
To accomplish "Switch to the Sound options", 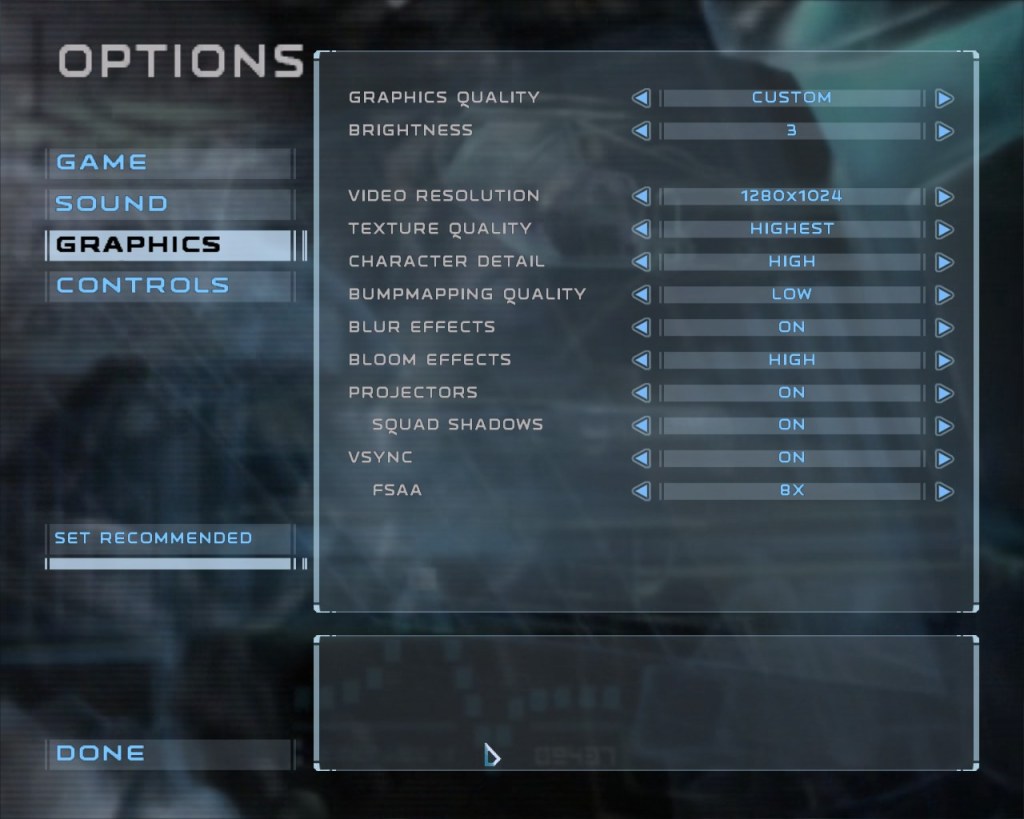I will click(x=111, y=204).
